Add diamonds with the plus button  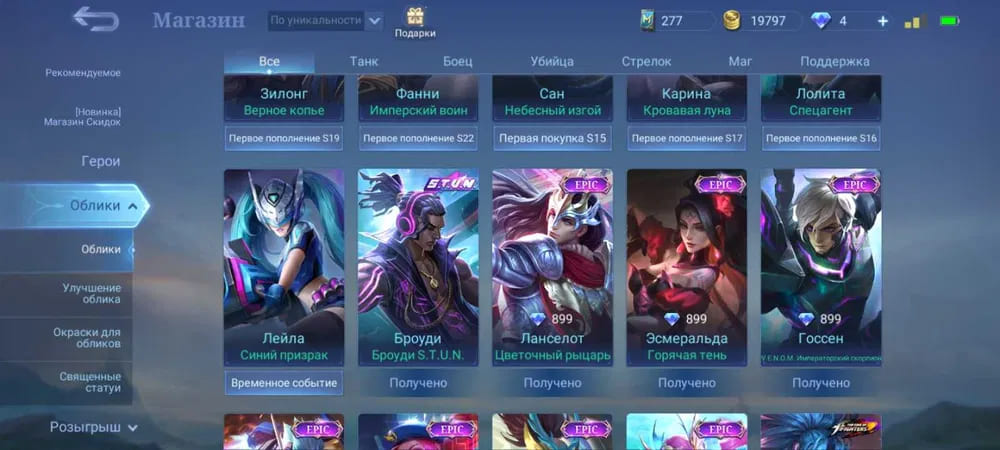pos(882,21)
